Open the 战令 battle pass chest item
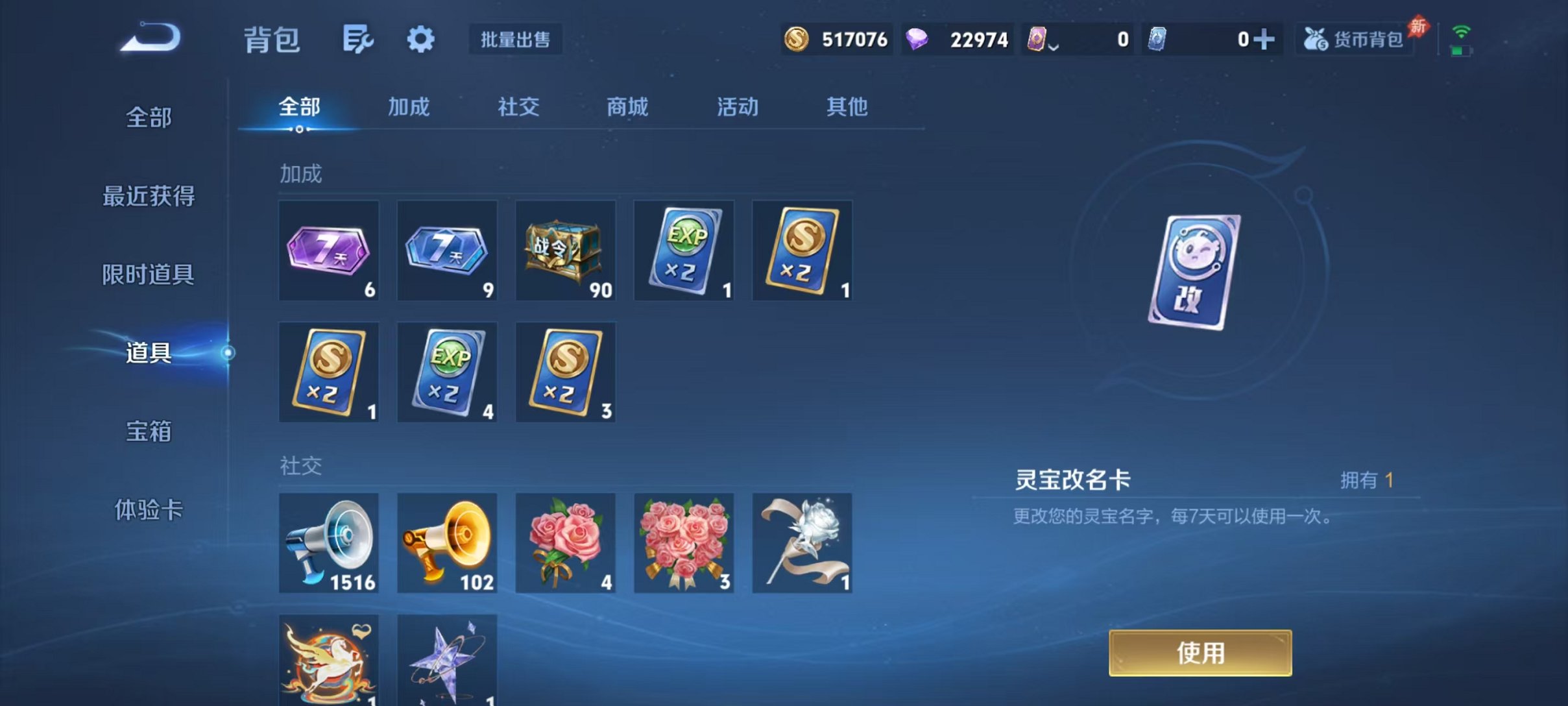This screenshot has width=1568, height=706. tap(565, 250)
